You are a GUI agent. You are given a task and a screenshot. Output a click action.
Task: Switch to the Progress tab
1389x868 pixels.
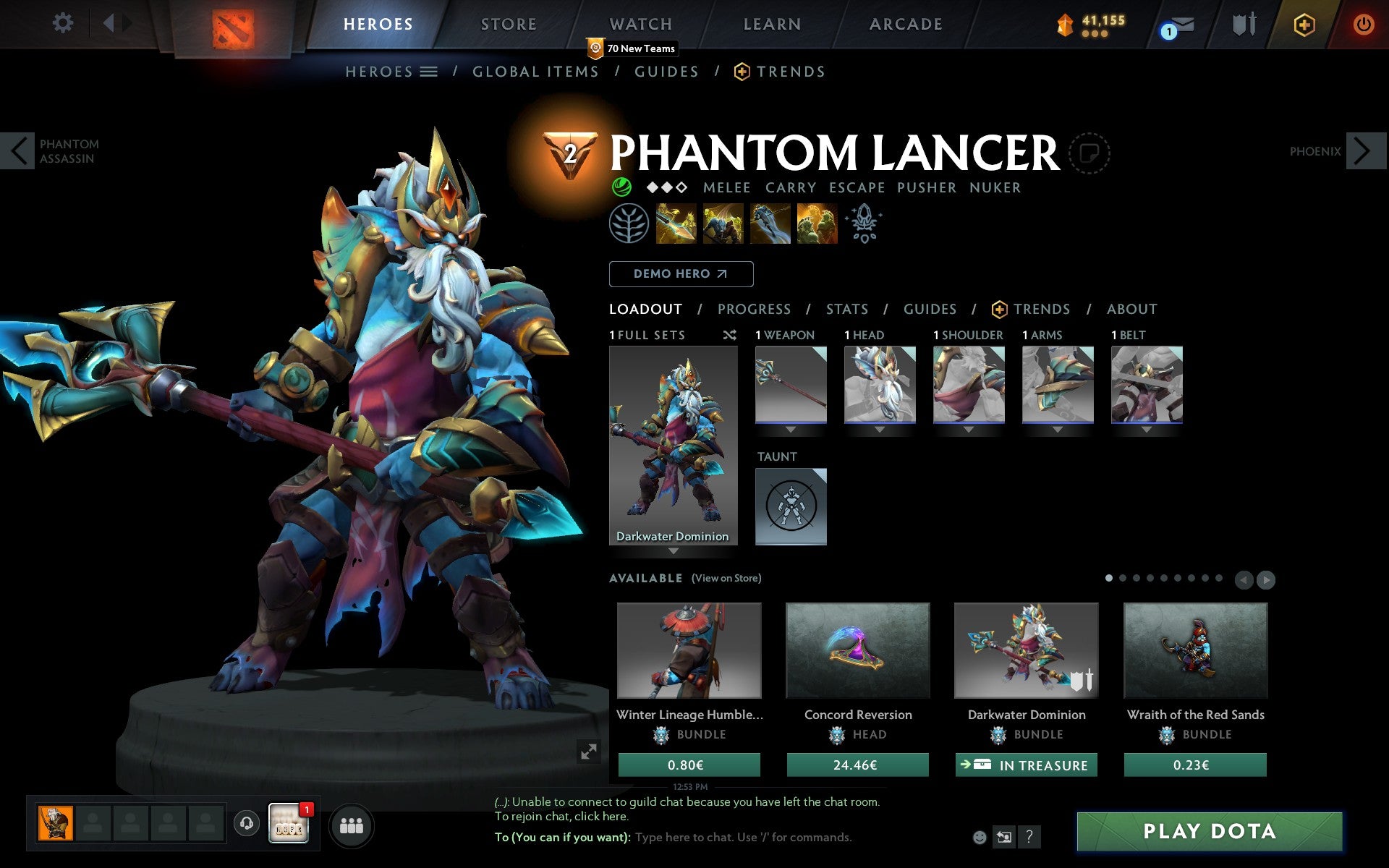[754, 309]
